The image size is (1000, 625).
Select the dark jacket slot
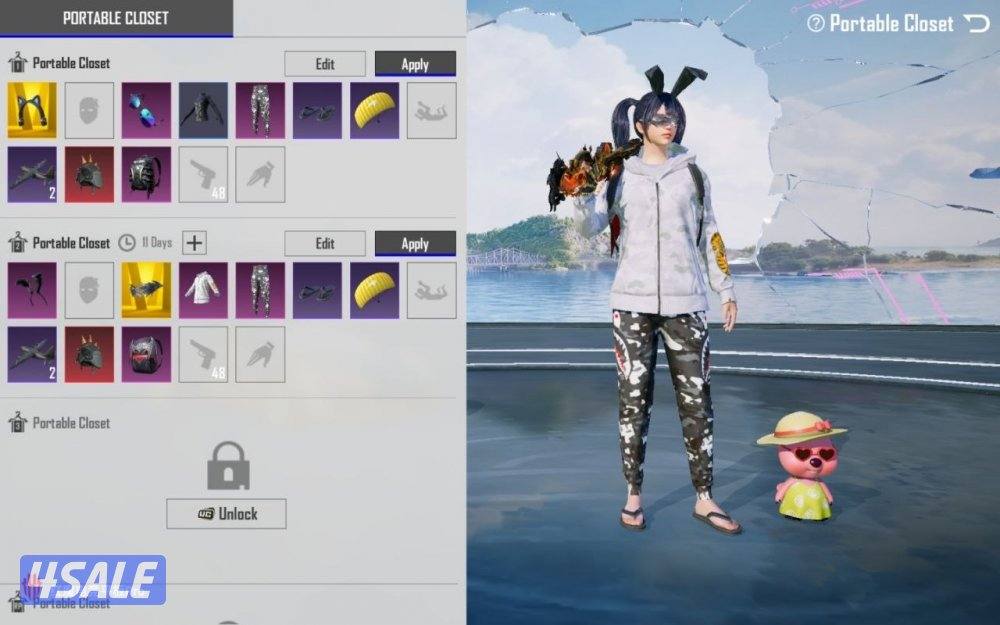(x=204, y=110)
